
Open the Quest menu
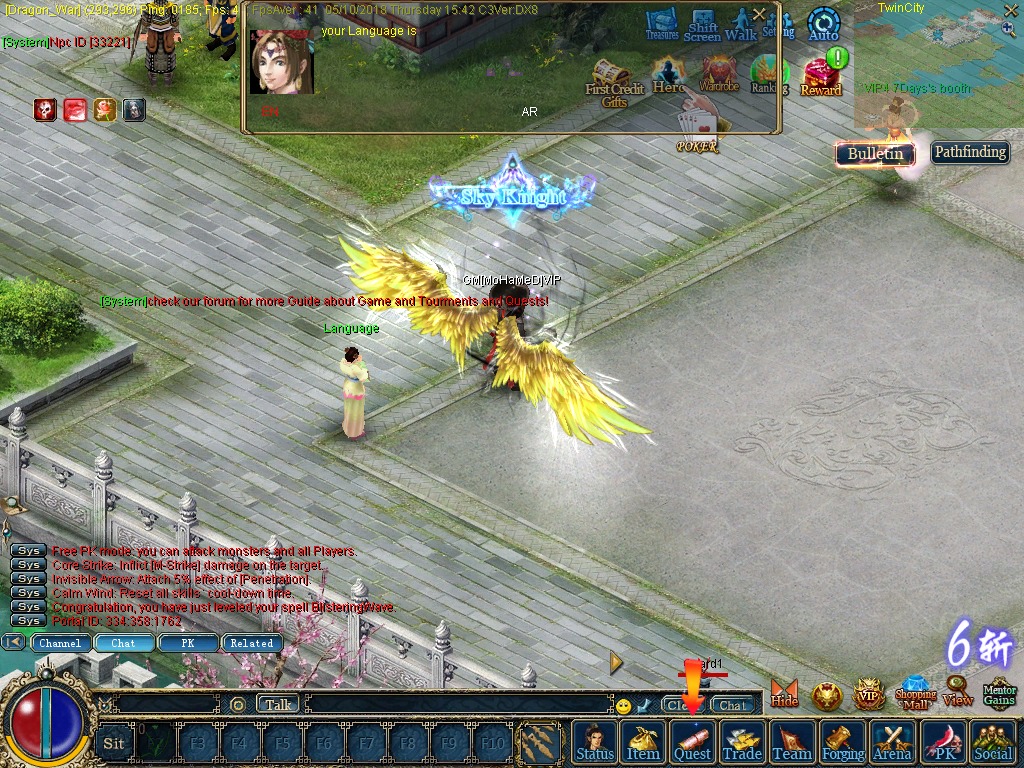coord(692,742)
